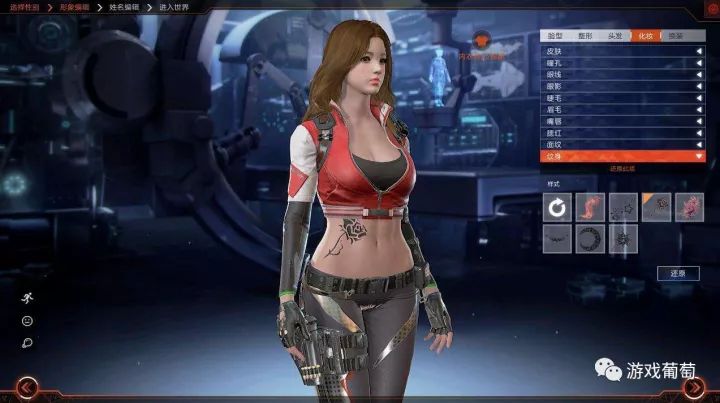
Task: Choose the ring-shaped tattoo style
Action: coord(591,239)
